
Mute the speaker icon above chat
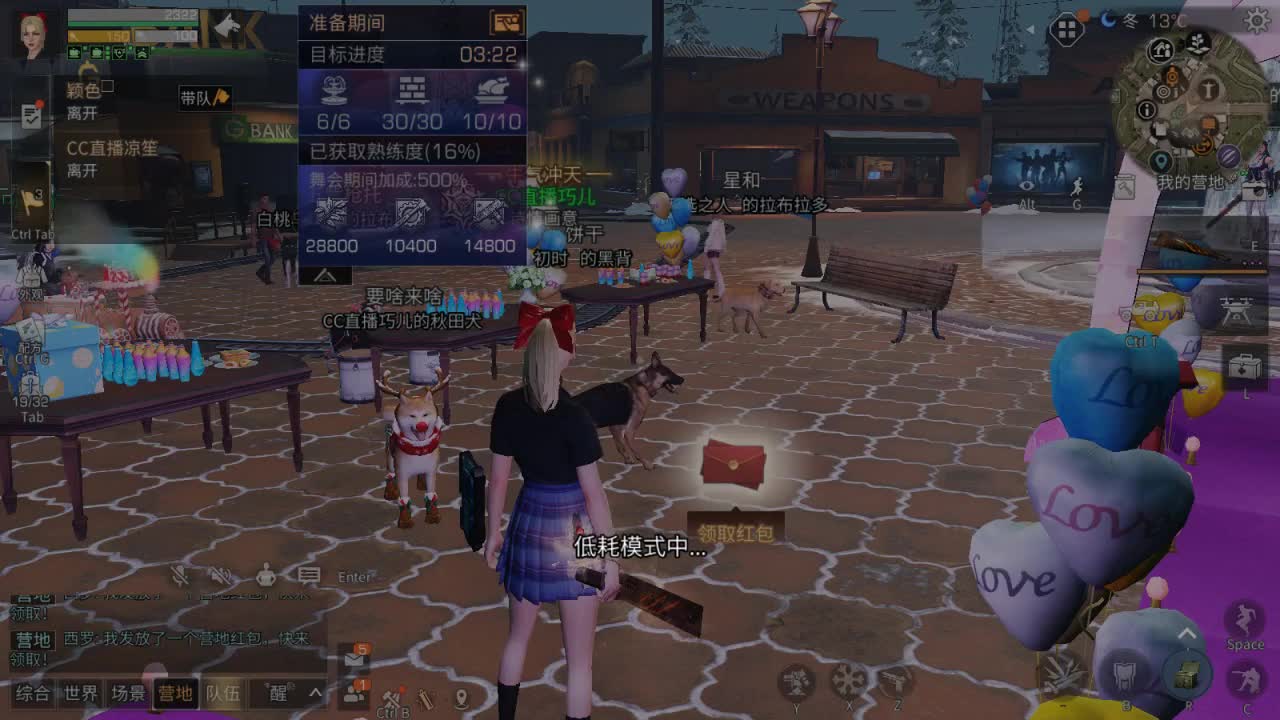[x=219, y=577]
